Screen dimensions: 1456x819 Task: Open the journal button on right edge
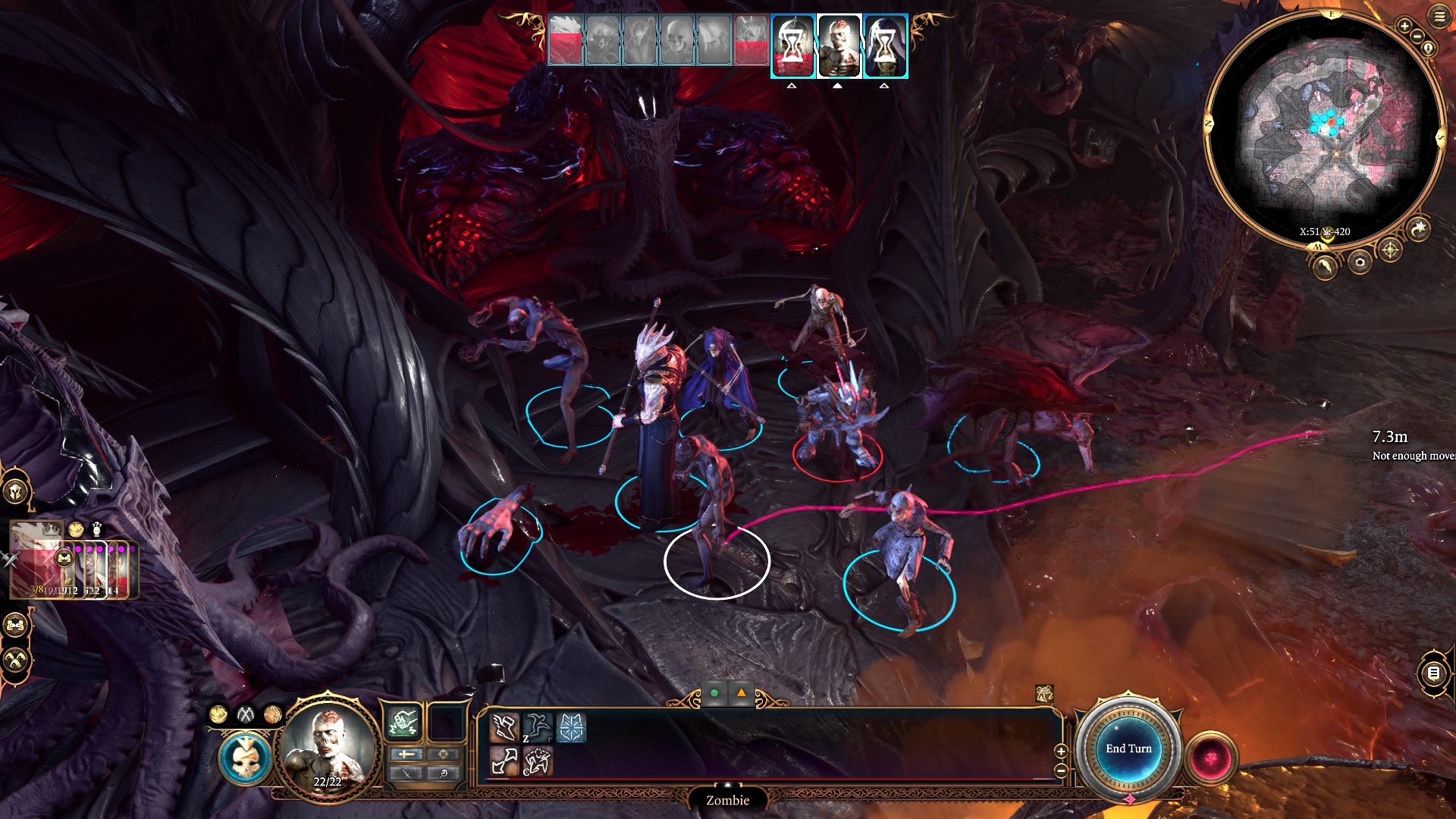(1433, 673)
